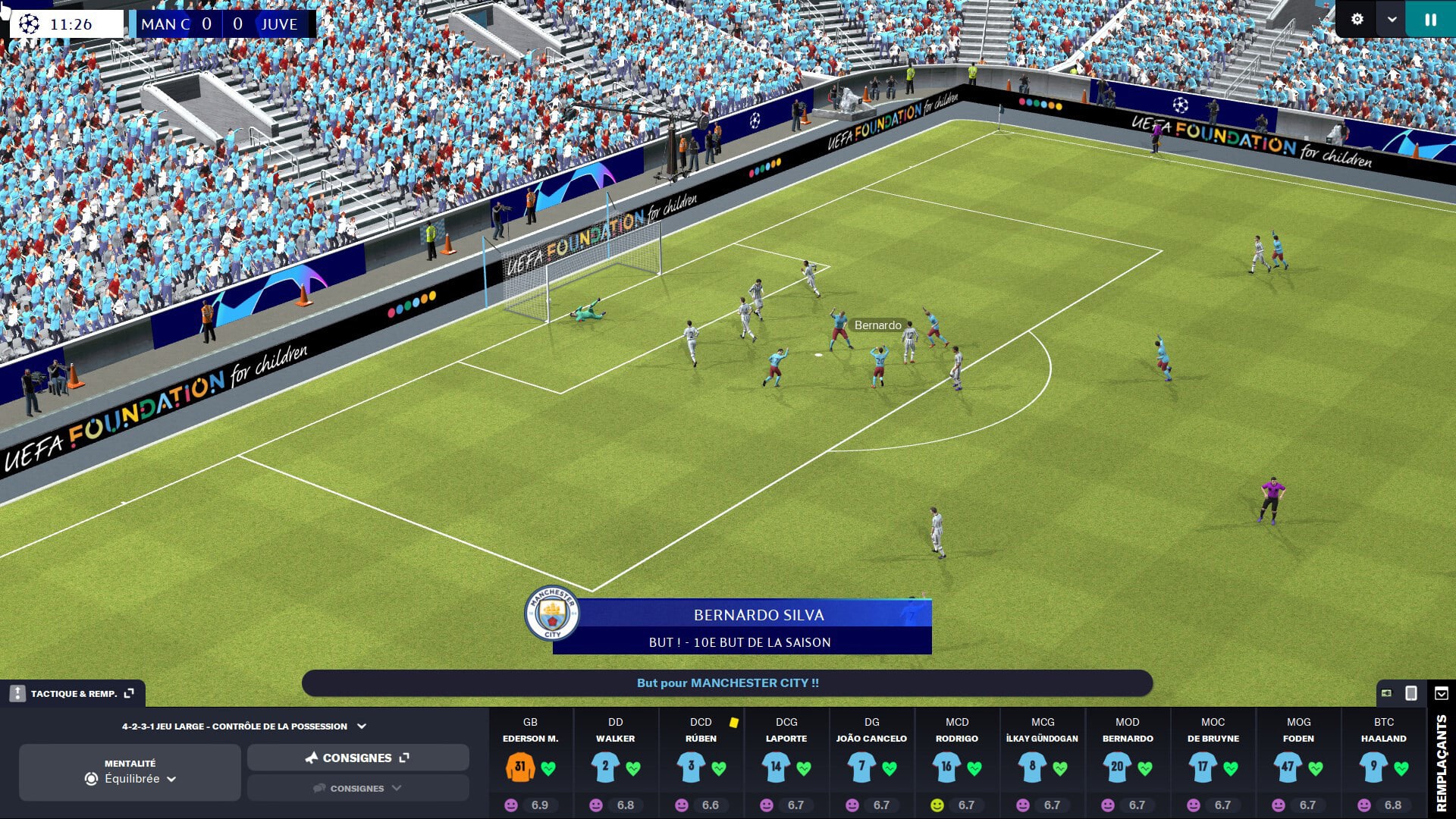Choose İlkay Gündoğan's player card
Screen dimensions: 1456x819
tap(1042, 764)
